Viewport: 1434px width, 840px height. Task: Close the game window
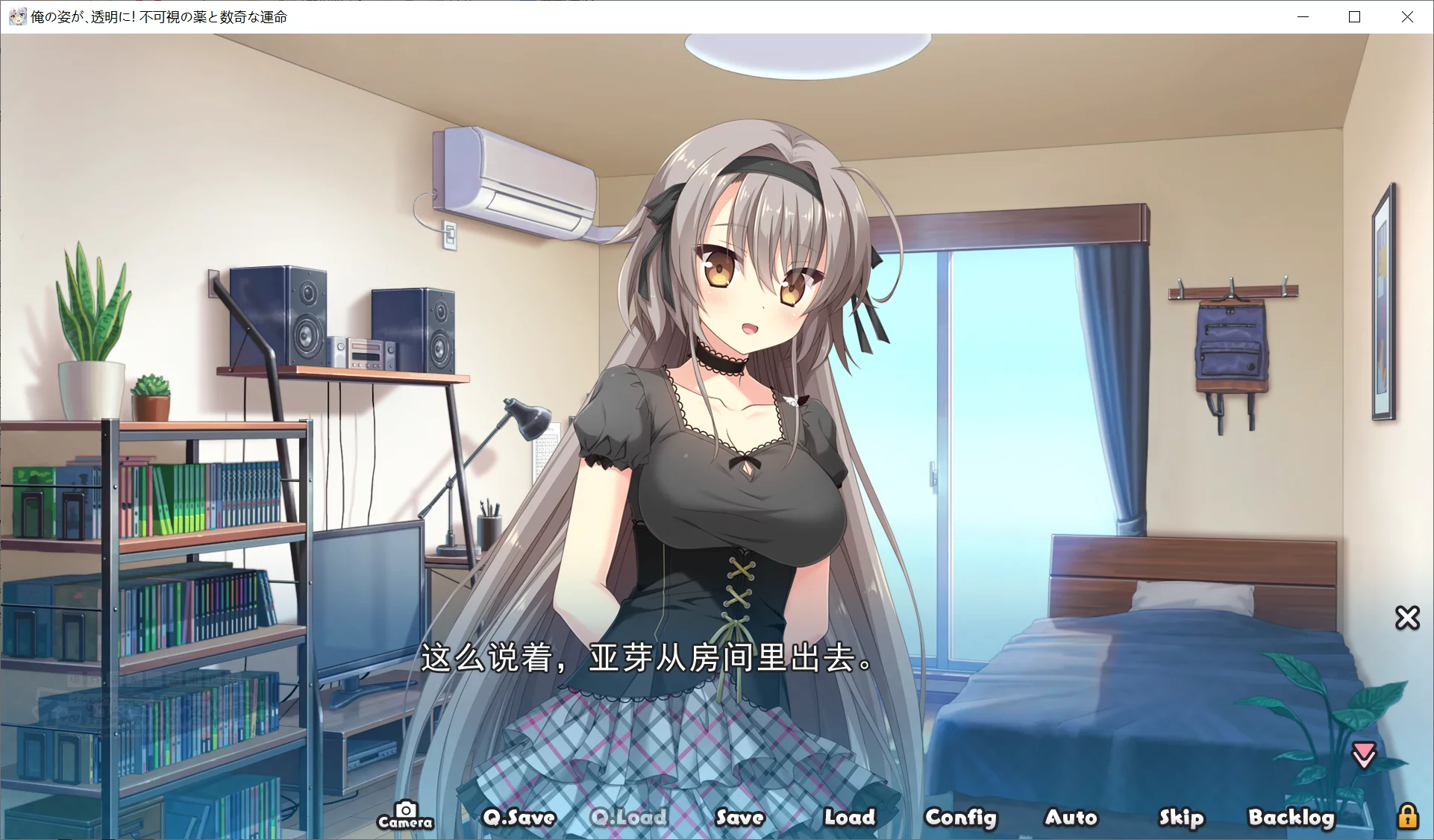point(1407,16)
